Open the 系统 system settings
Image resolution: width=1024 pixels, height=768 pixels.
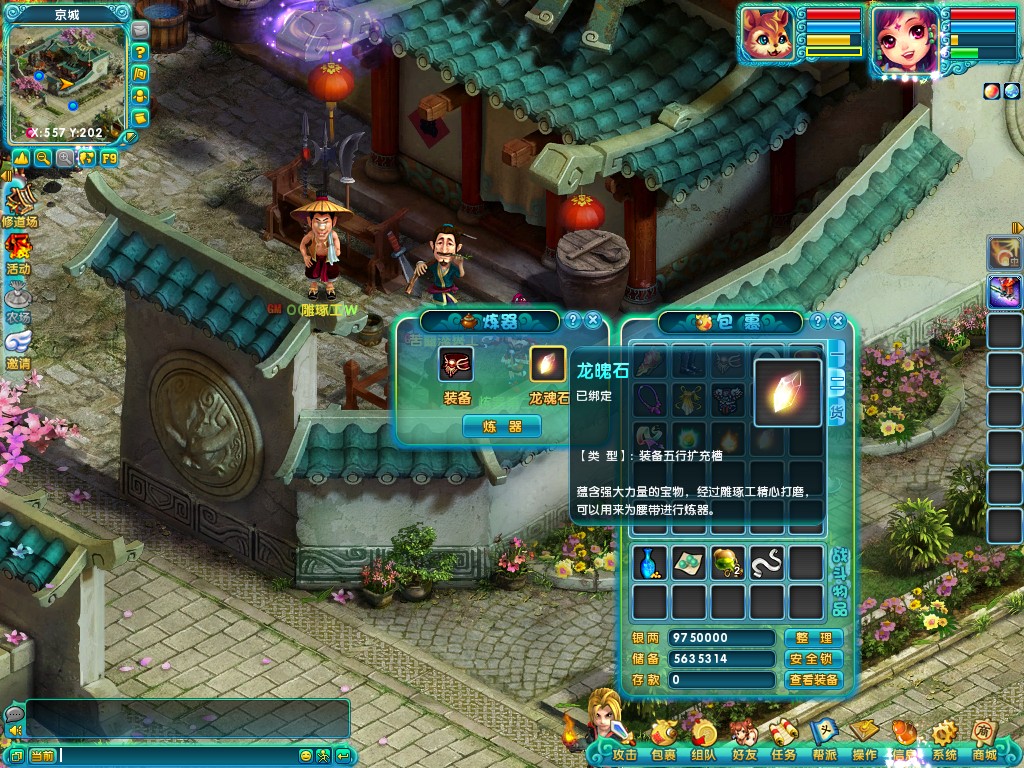coord(944,747)
